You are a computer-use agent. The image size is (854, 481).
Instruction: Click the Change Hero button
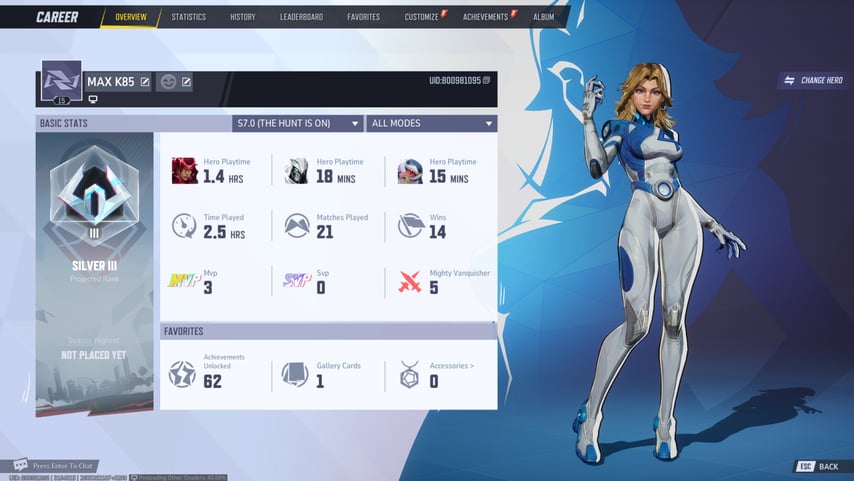pyautogui.click(x=813, y=80)
